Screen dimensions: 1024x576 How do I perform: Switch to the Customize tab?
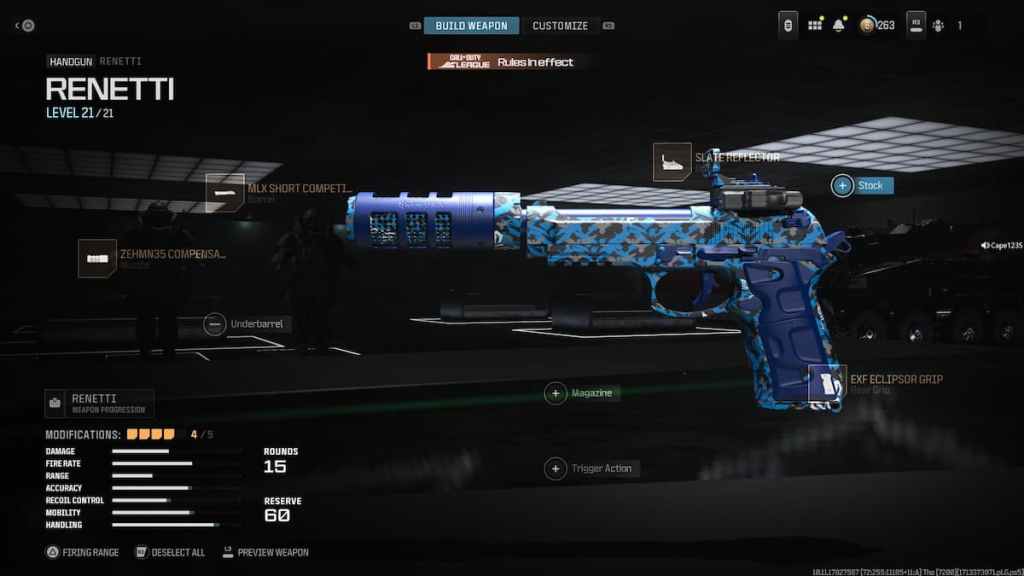560,25
